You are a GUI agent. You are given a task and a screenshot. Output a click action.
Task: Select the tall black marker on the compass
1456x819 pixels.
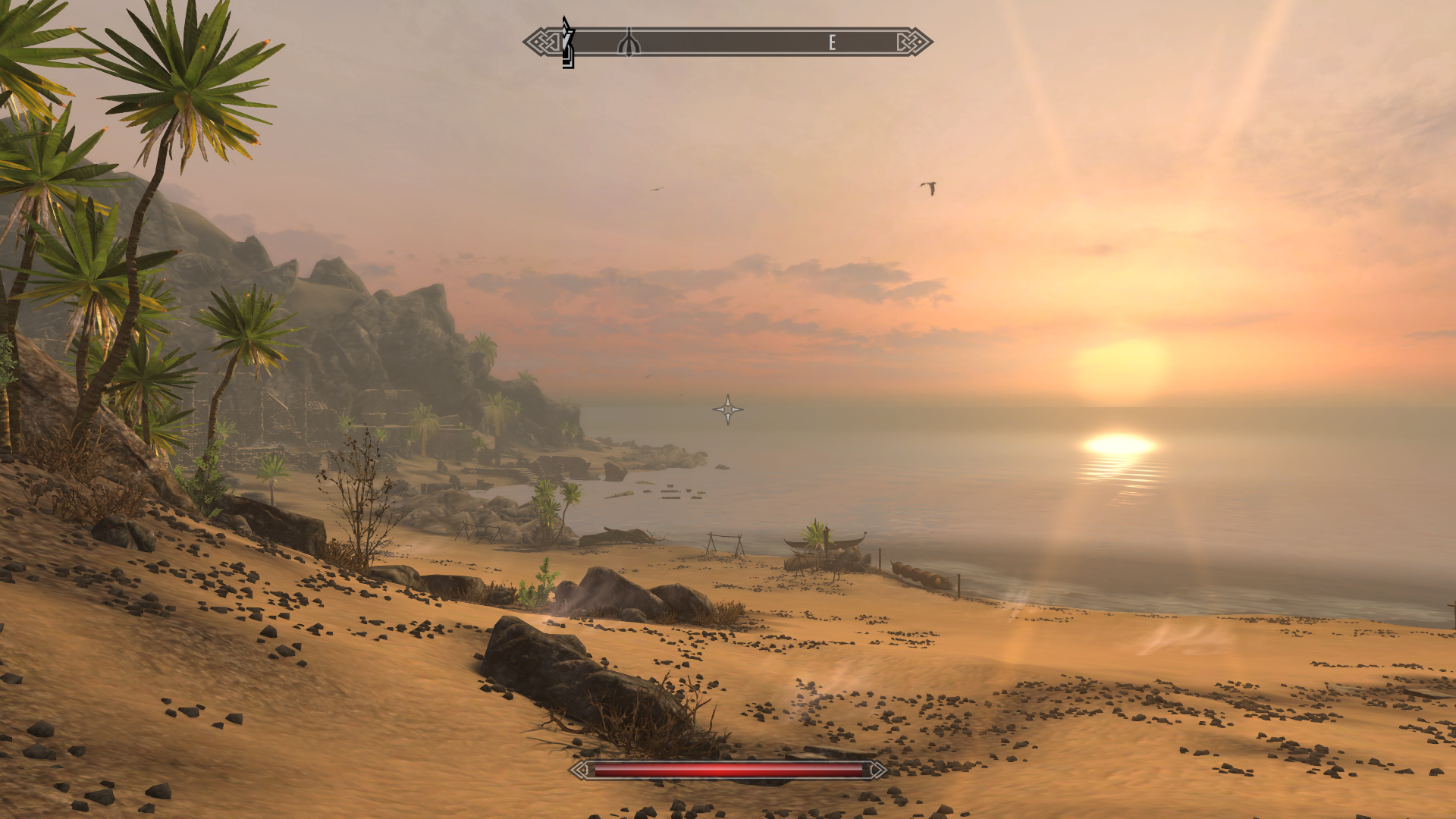pyautogui.click(x=568, y=43)
